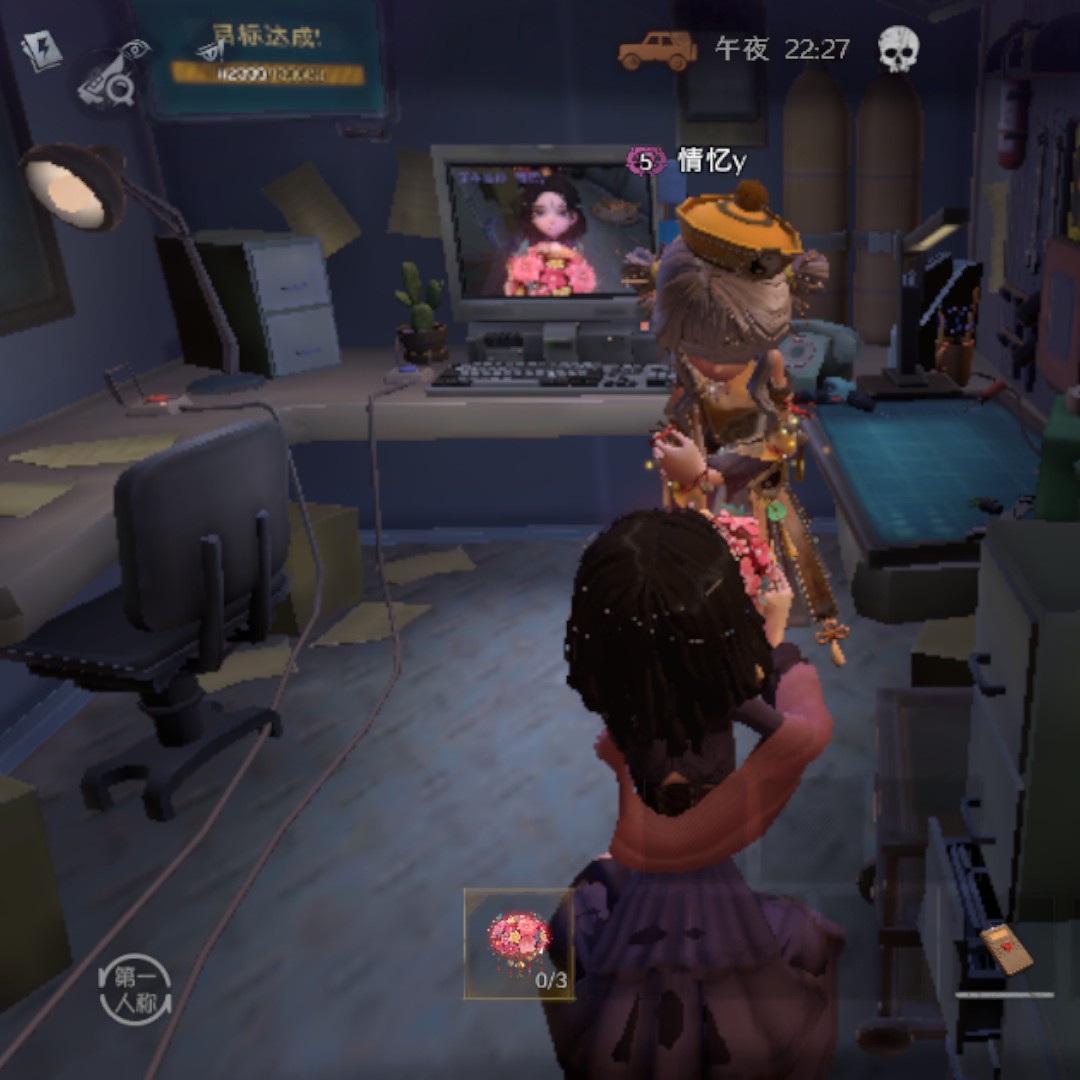Screen dimensions: 1080x1080
Task: Use the brown heart booklet item
Action: 1005,949
